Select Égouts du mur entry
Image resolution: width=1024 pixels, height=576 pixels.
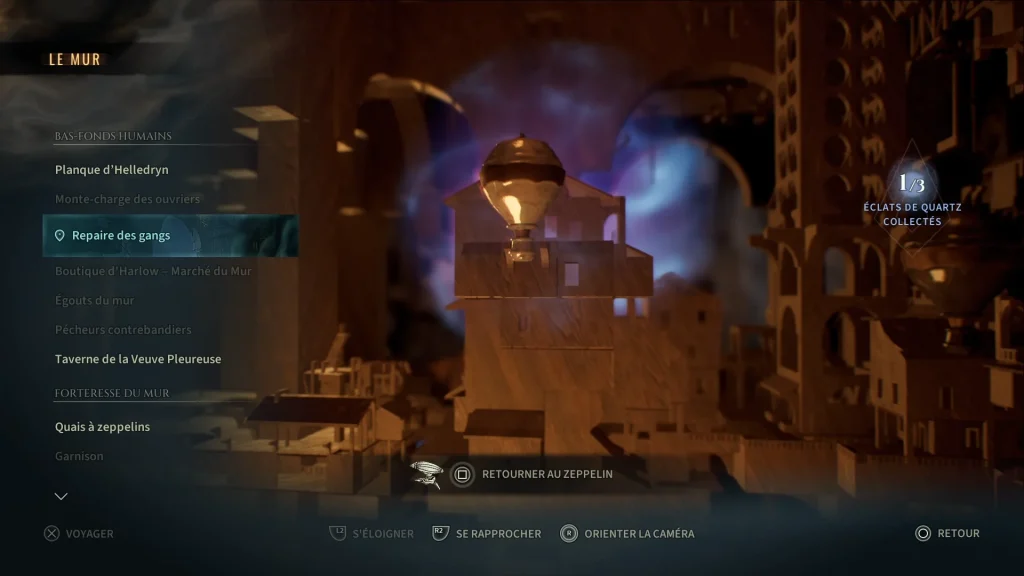tap(95, 300)
